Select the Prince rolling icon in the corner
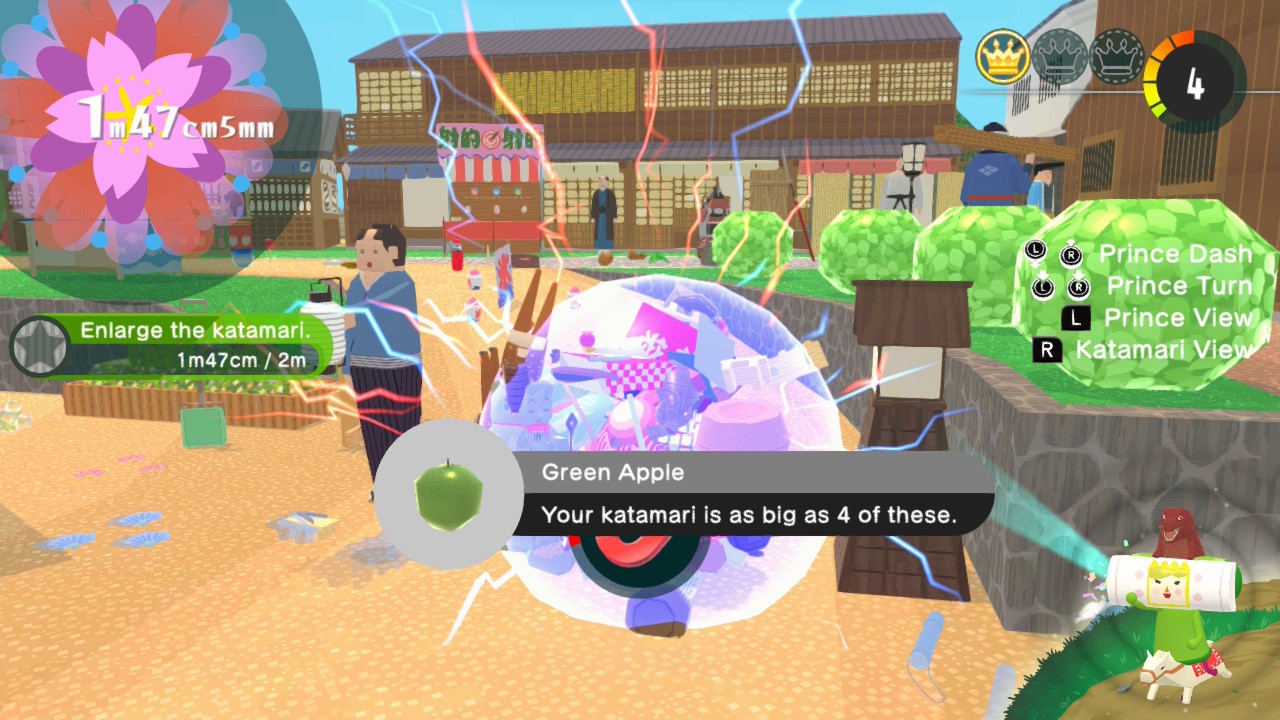This screenshot has height=720, width=1280. pyautogui.click(x=1173, y=590)
